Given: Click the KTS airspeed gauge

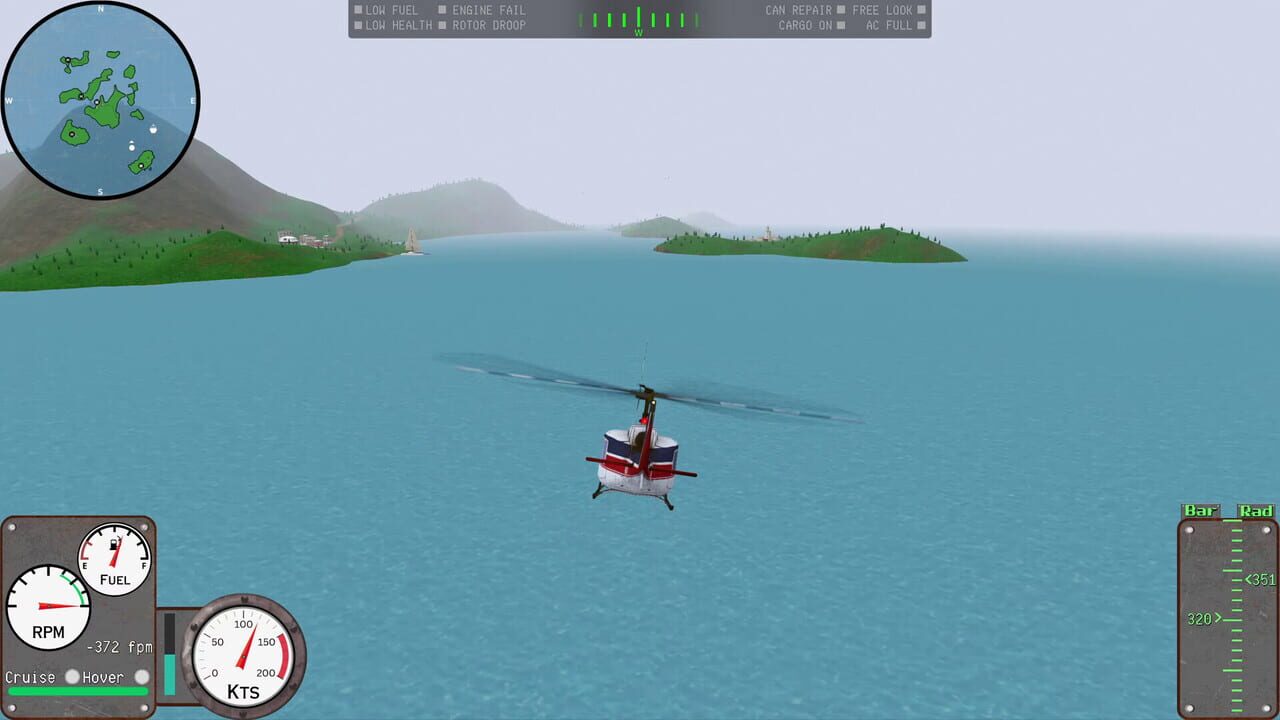Looking at the screenshot, I should [243, 657].
